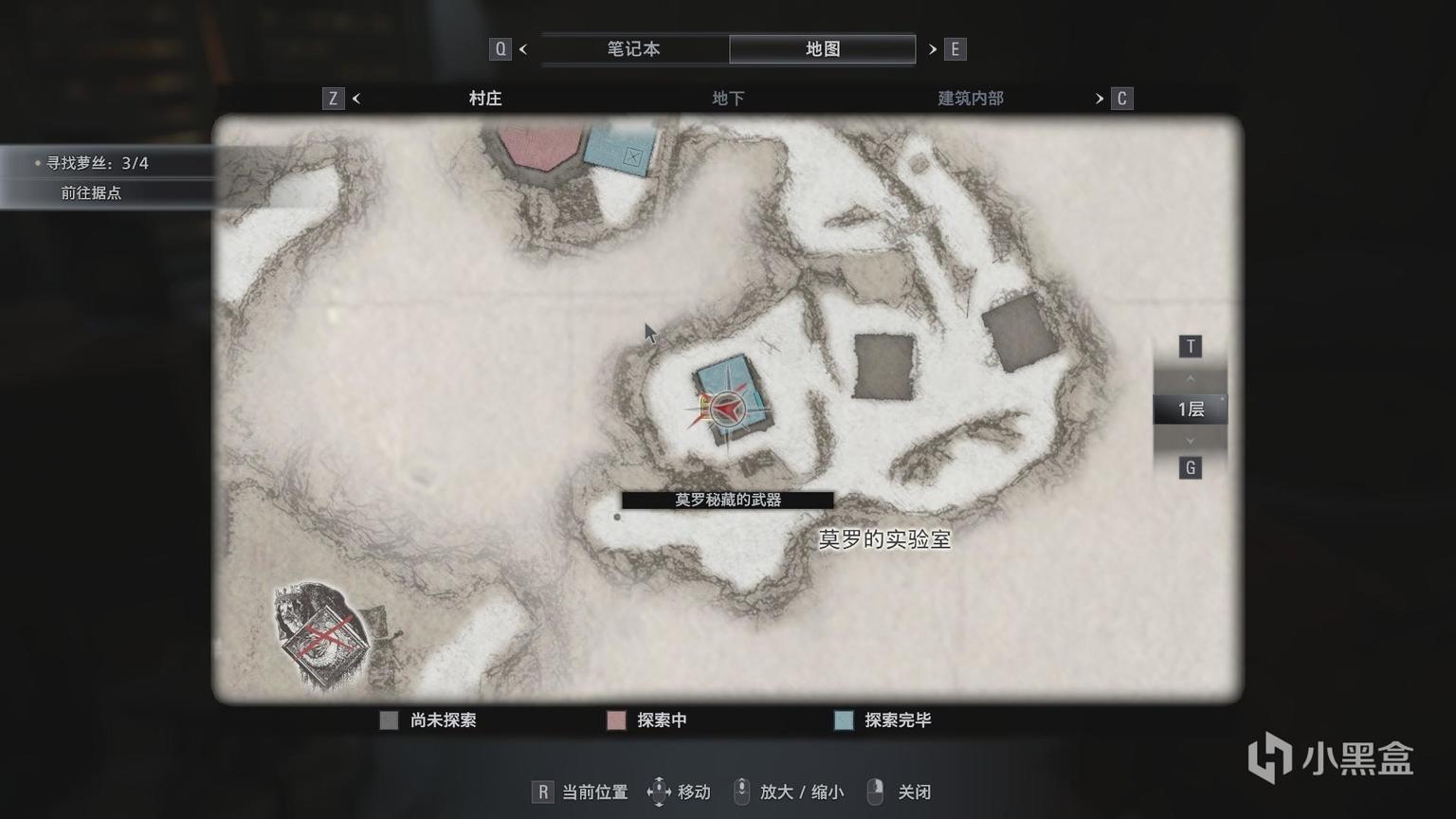1456x819 pixels.
Task: Open the 建筑内部 building interior map
Action: pyautogui.click(x=970, y=99)
